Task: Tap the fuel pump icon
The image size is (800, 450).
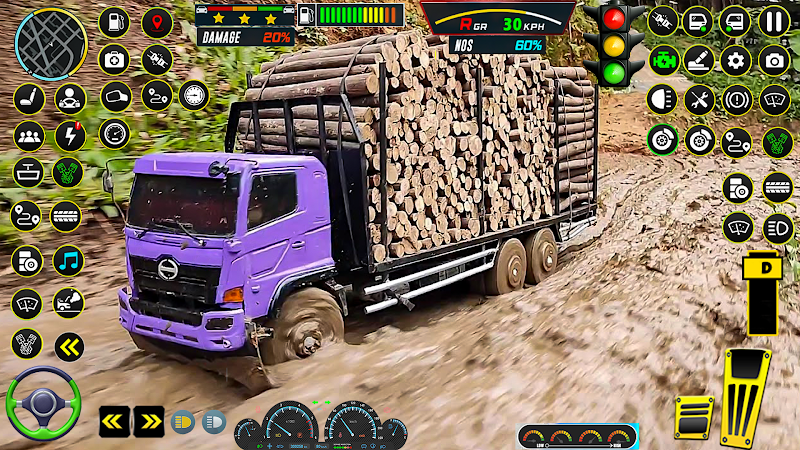Action: pyautogui.click(x=115, y=22)
